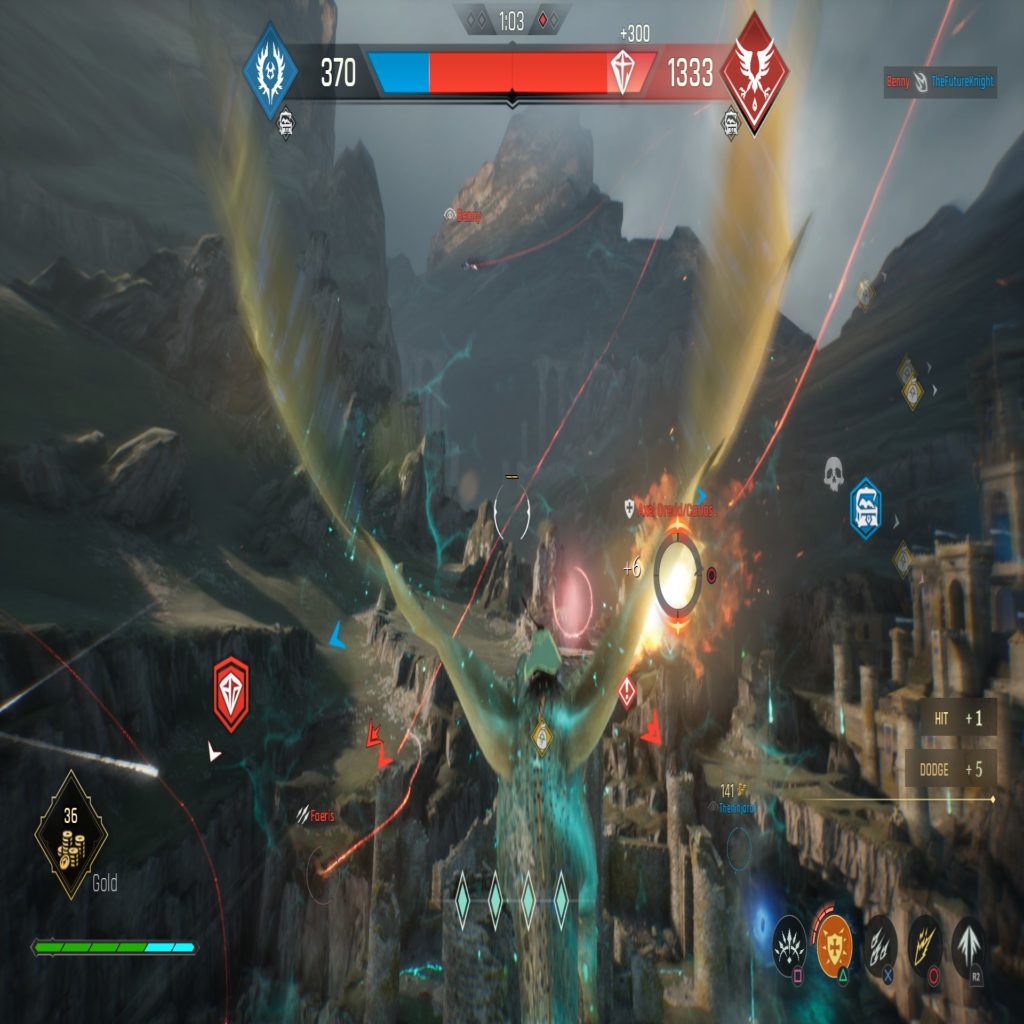Click the white skull kill marker

click(833, 473)
